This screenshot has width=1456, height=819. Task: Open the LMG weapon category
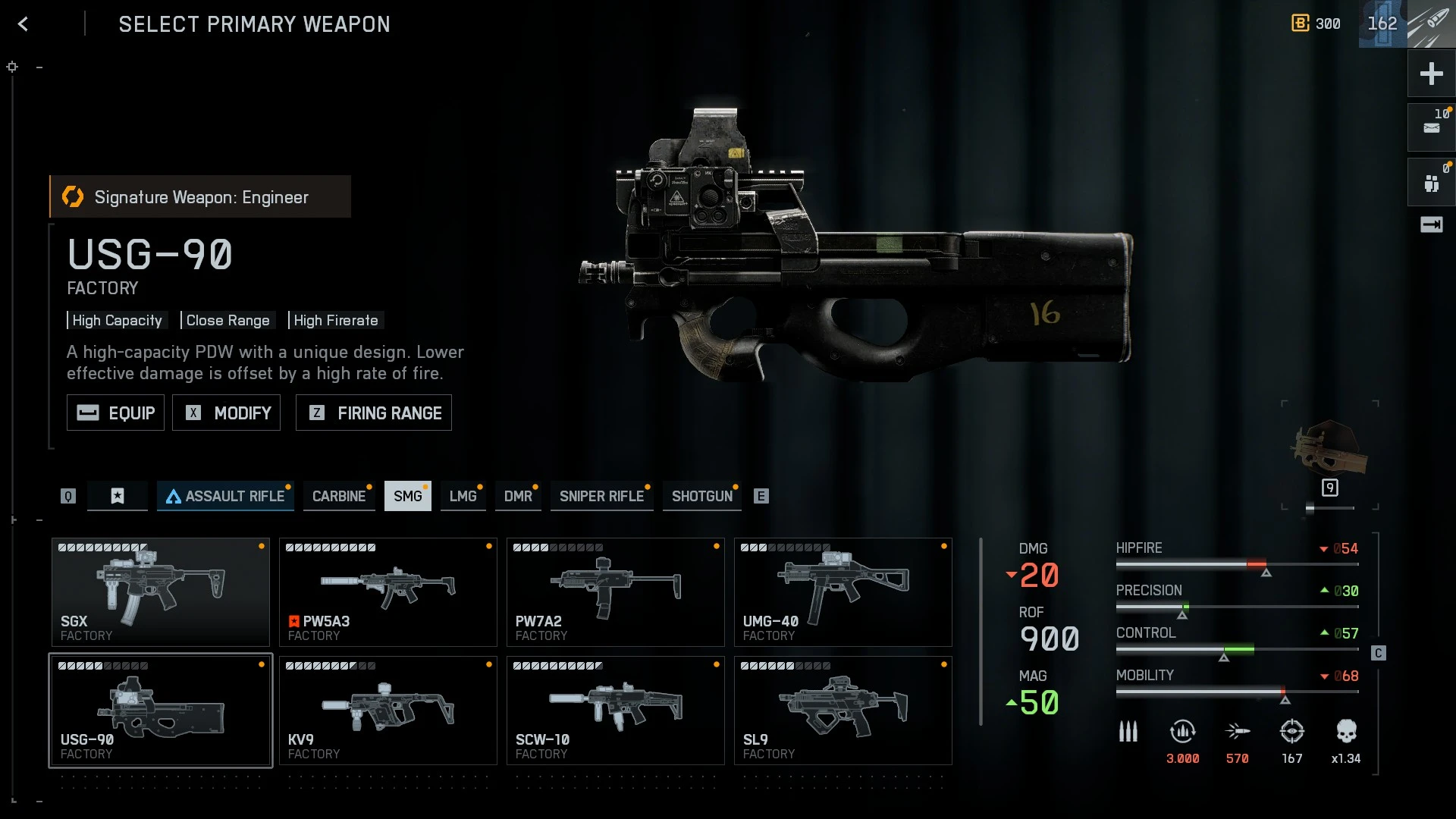(x=463, y=496)
